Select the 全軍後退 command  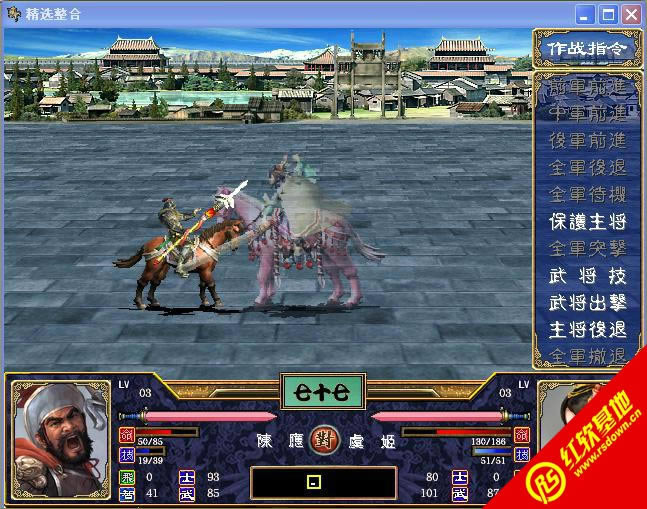(x=587, y=167)
